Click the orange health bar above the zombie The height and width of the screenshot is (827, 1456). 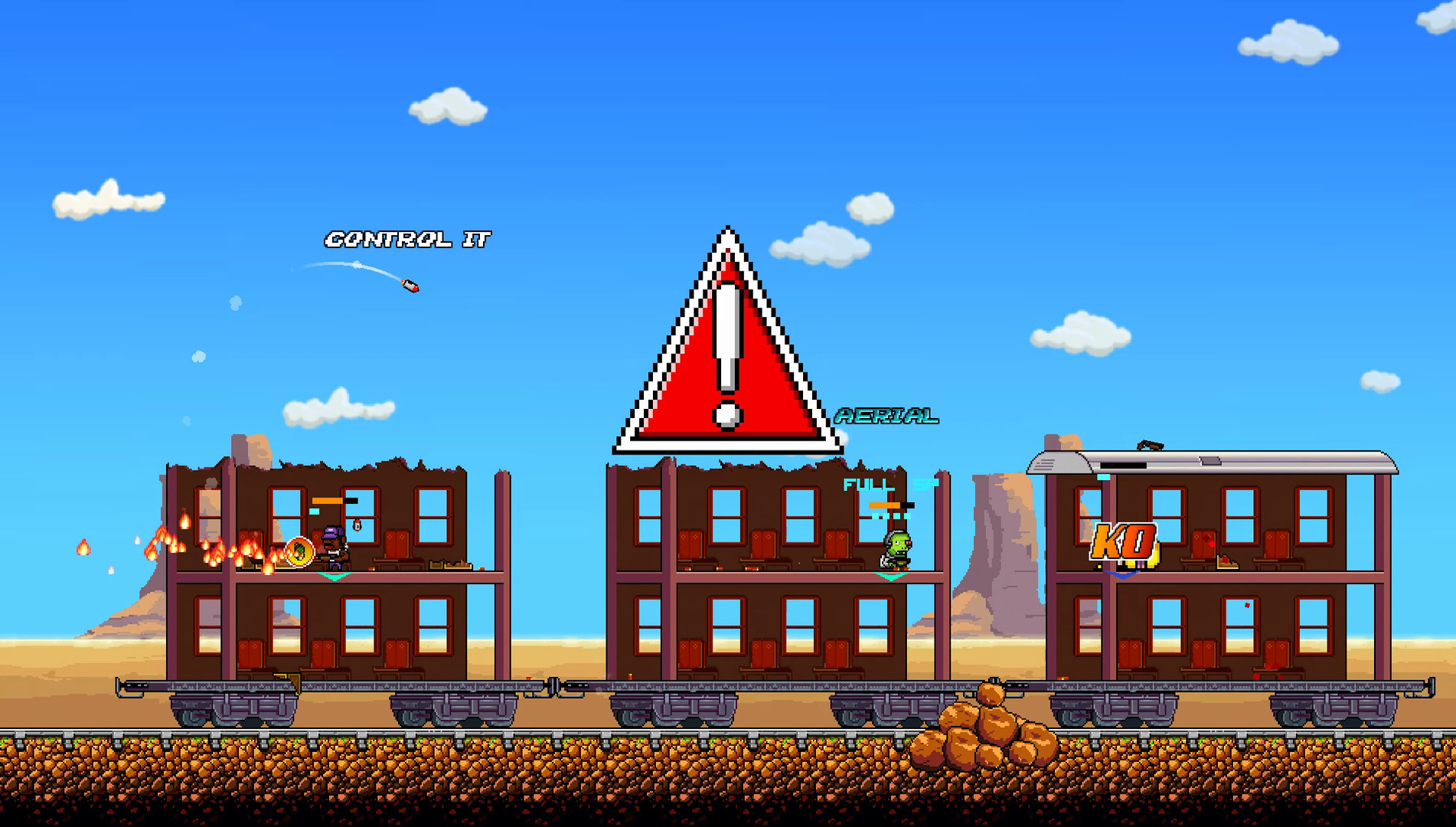tap(886, 505)
